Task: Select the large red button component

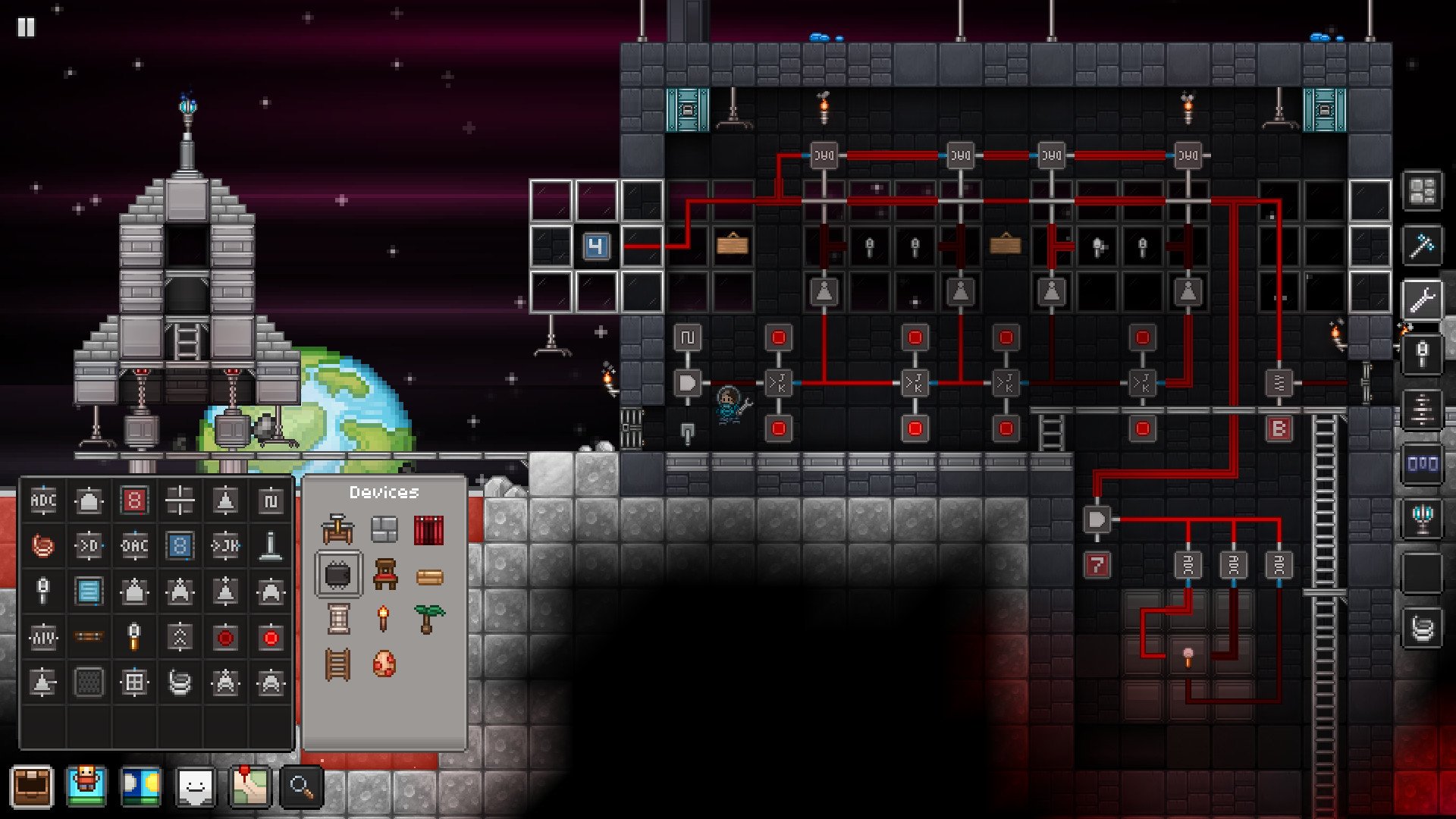Action: click(271, 637)
